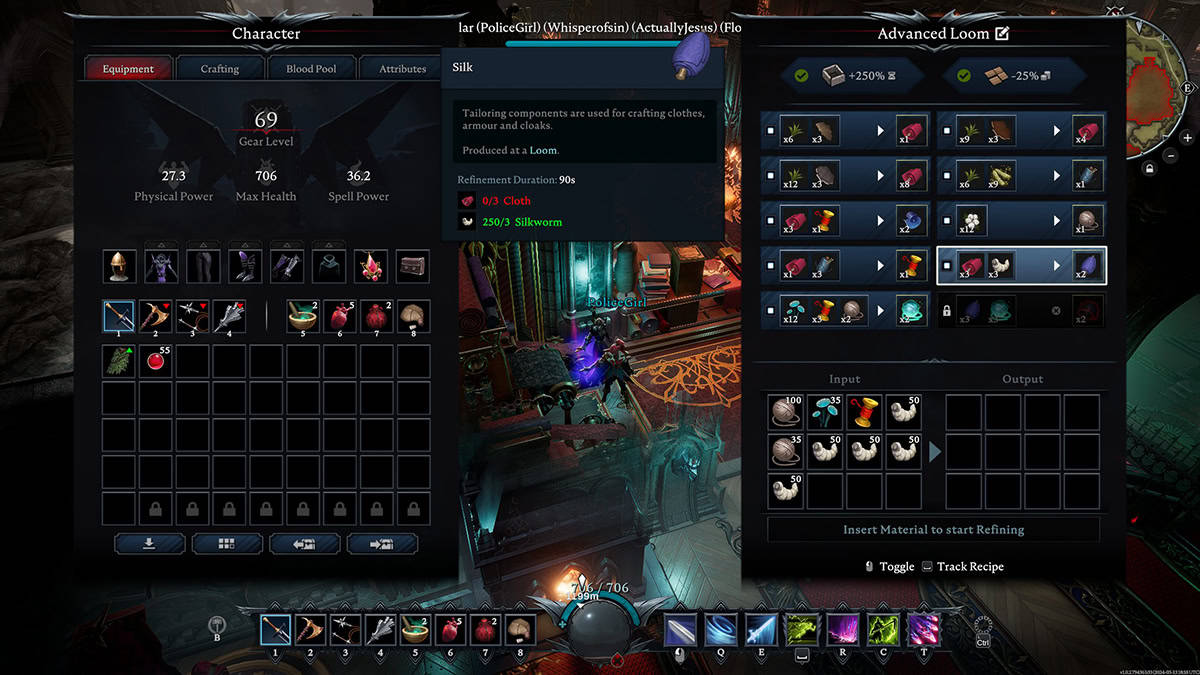Select the axe in weapon slot 2
1200x675 pixels.
point(155,316)
